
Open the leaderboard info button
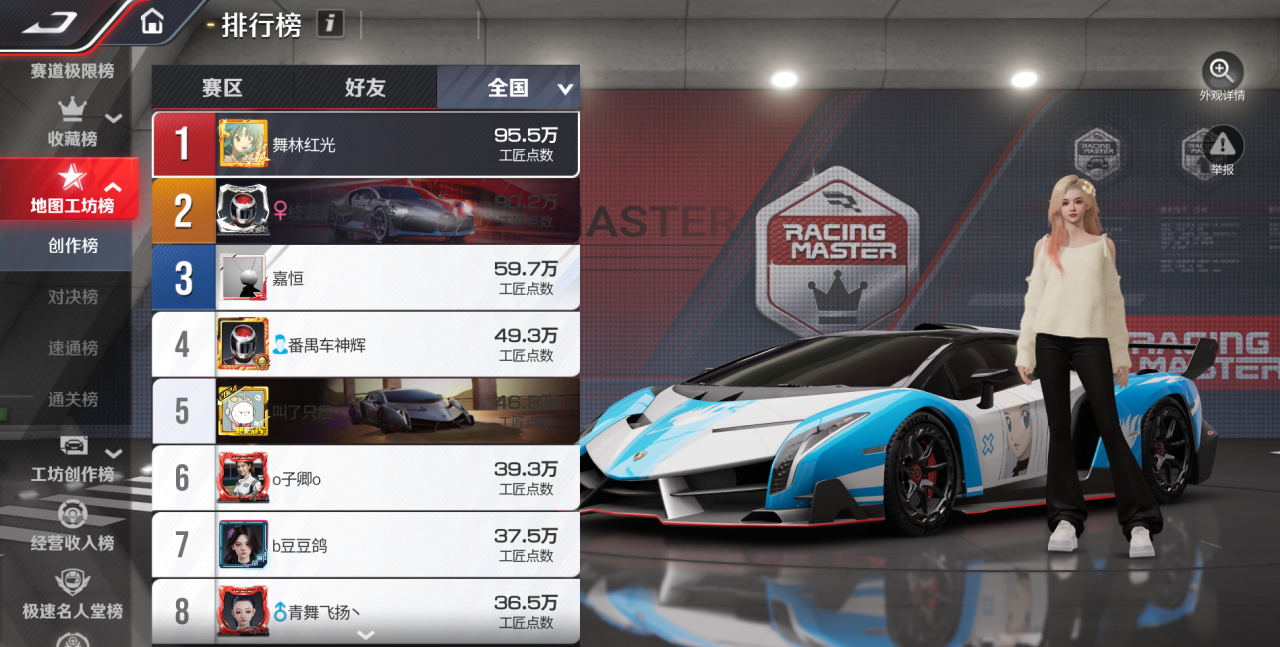(330, 23)
